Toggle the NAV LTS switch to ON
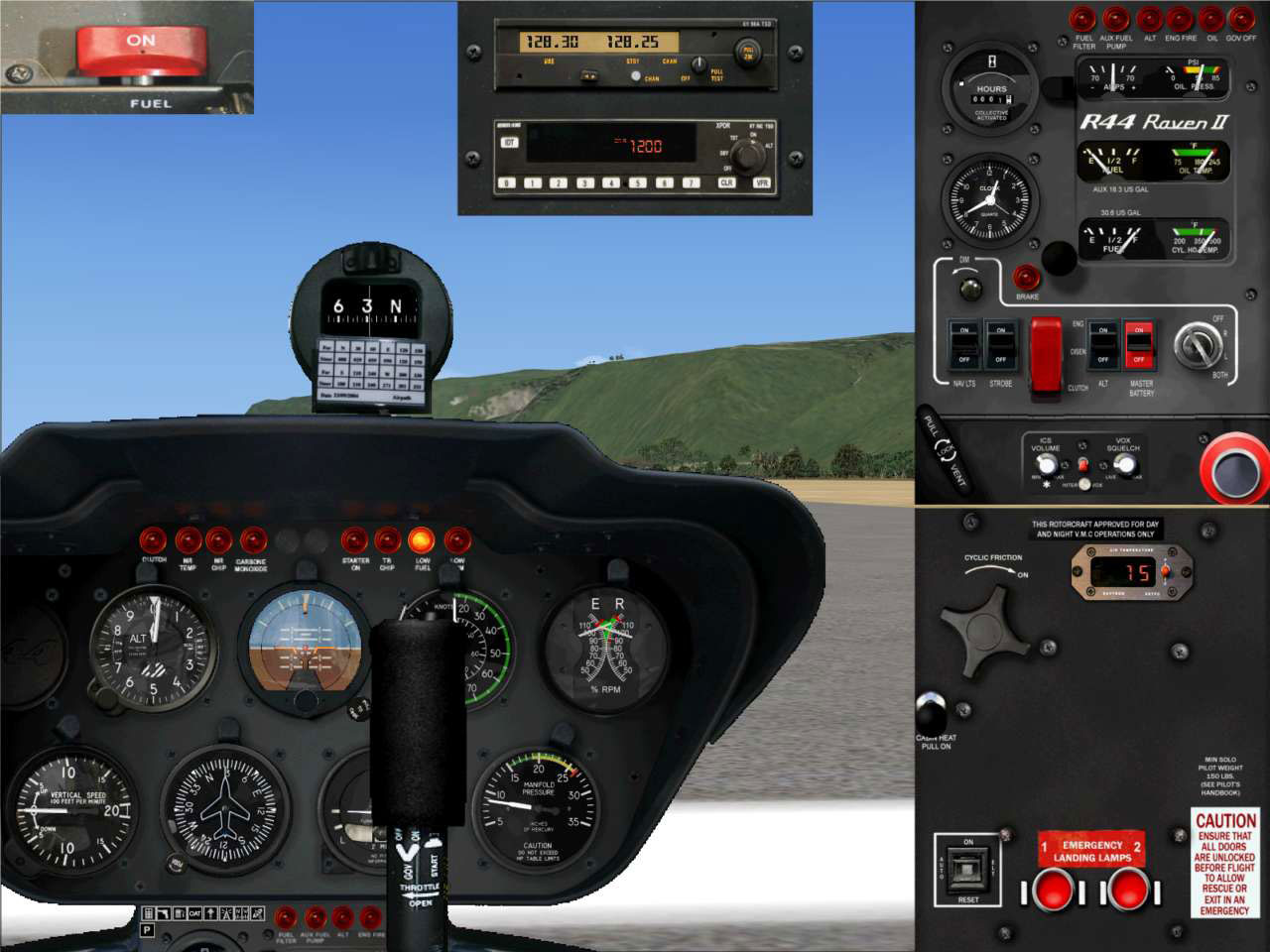This screenshot has height=952, width=1270. (962, 330)
